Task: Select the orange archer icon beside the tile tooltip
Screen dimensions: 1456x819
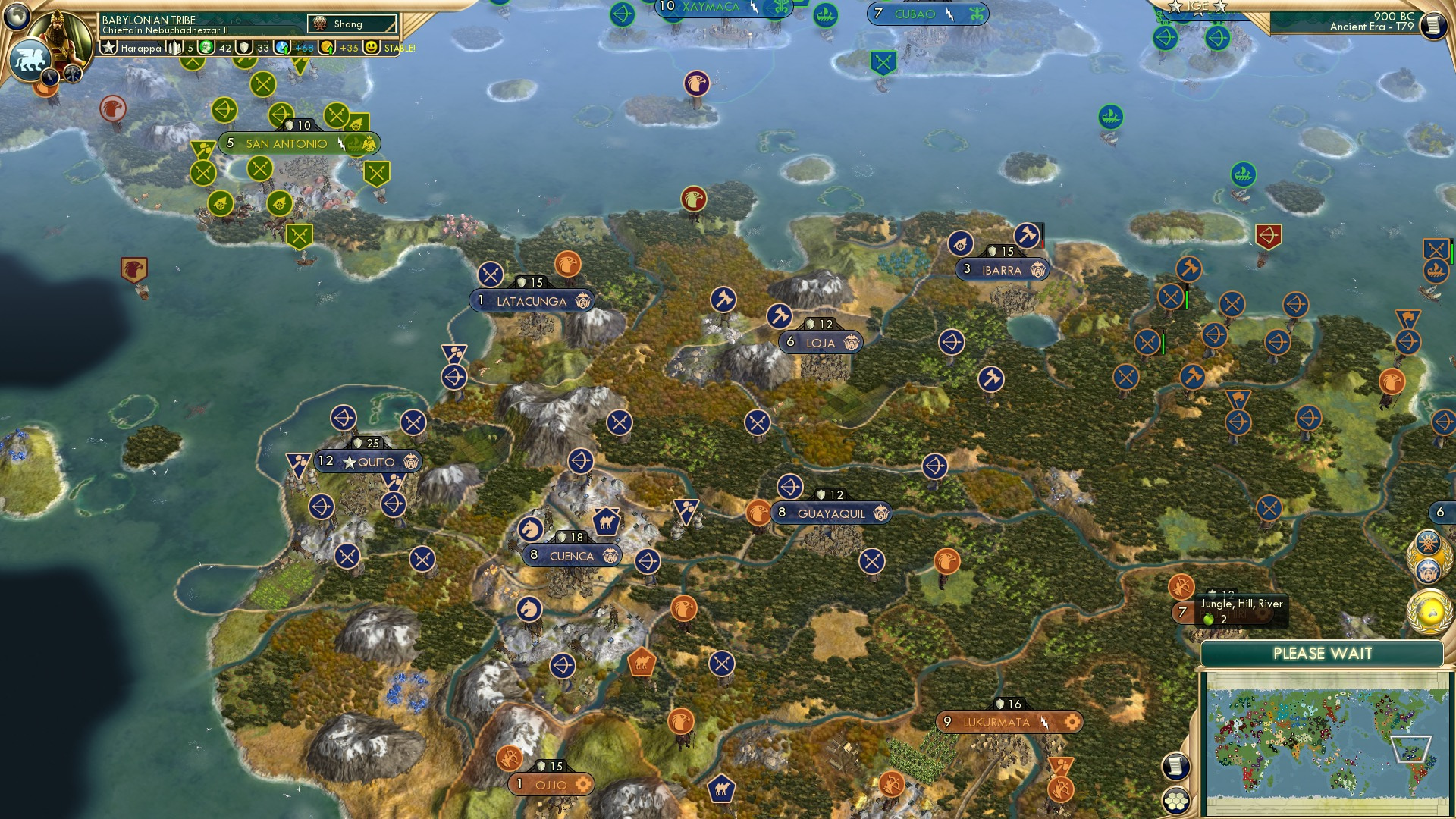Action: 1181,586
